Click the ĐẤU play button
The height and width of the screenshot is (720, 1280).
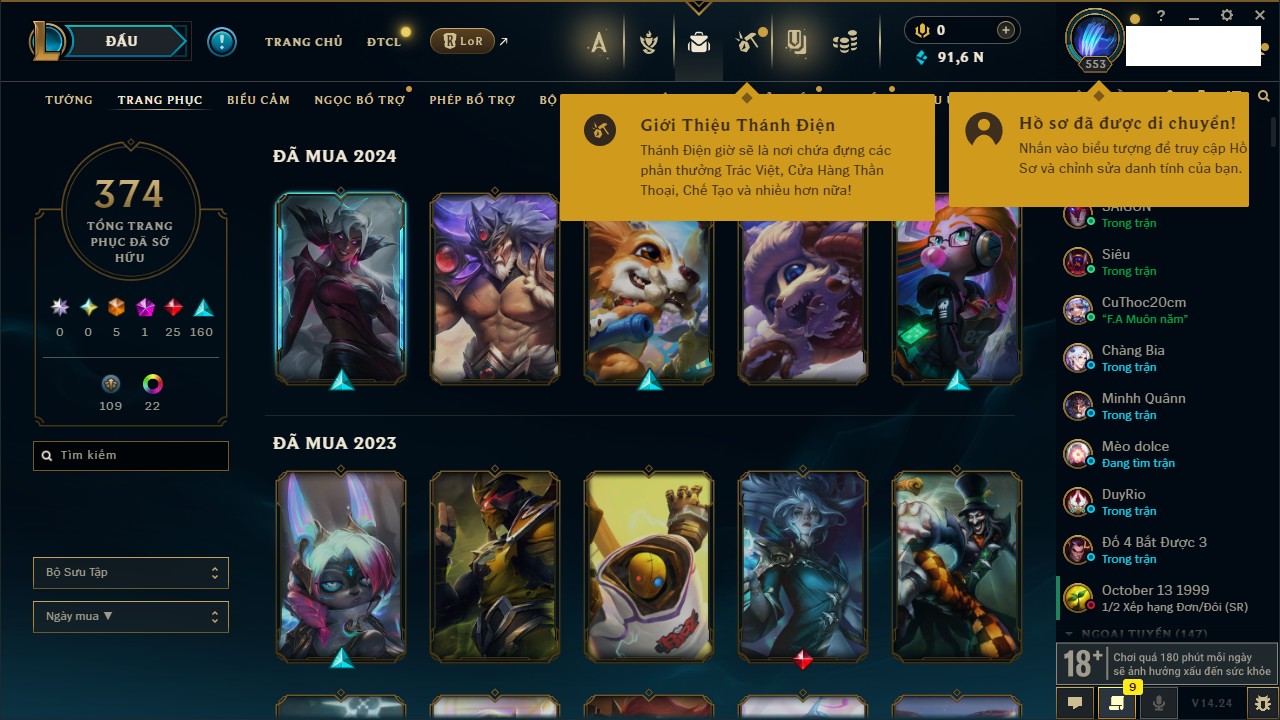121,41
